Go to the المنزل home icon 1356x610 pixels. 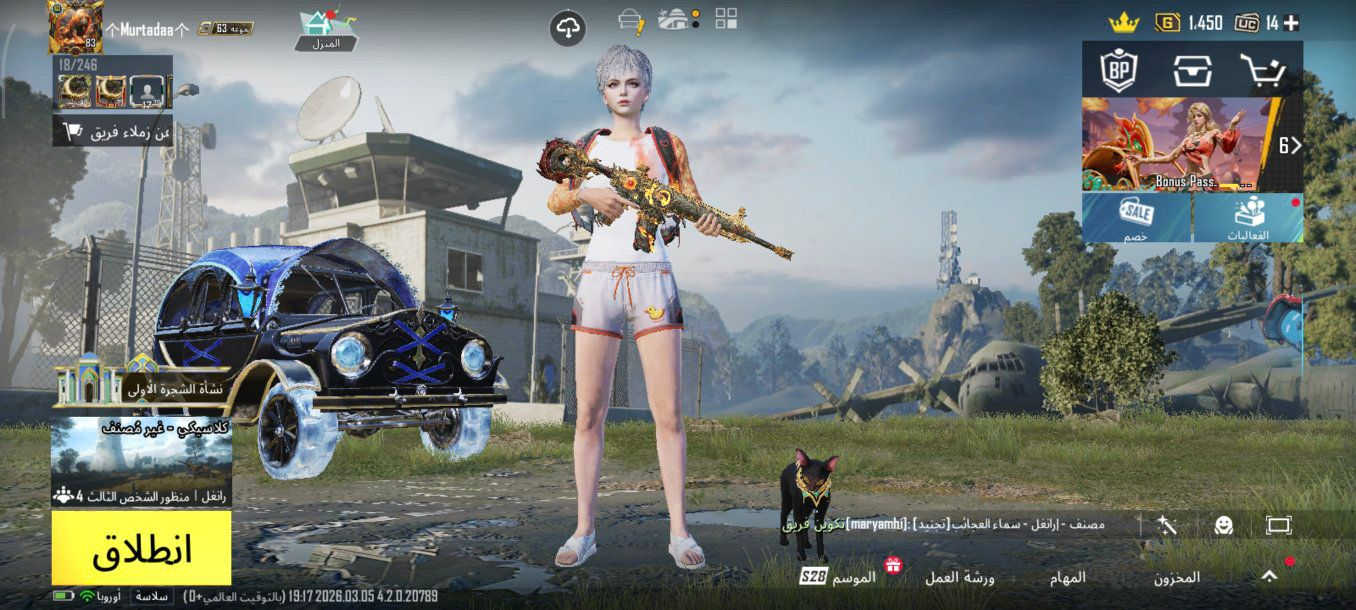tap(327, 29)
